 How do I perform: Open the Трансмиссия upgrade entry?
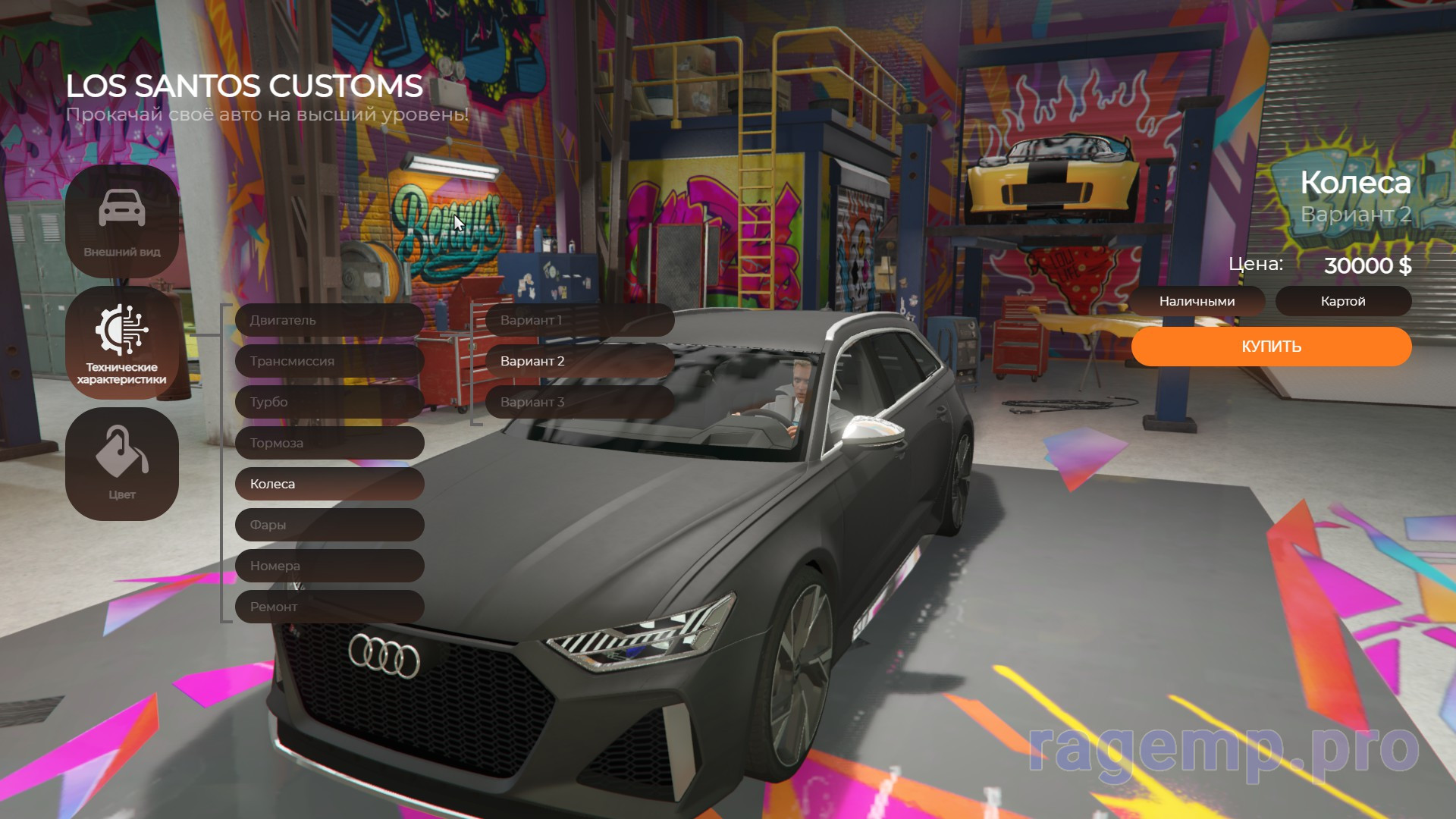(x=329, y=361)
